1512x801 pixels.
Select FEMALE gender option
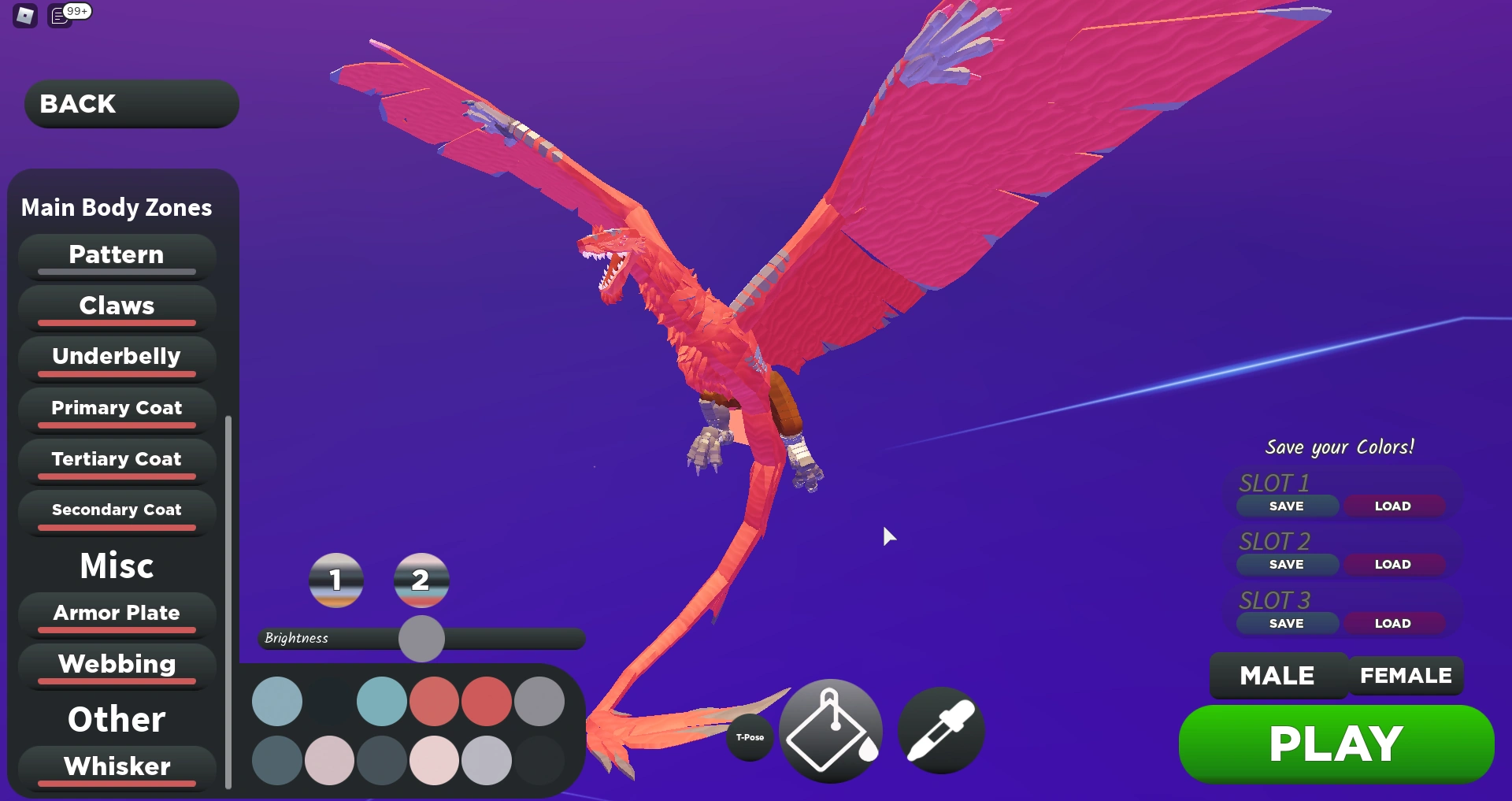point(1406,675)
